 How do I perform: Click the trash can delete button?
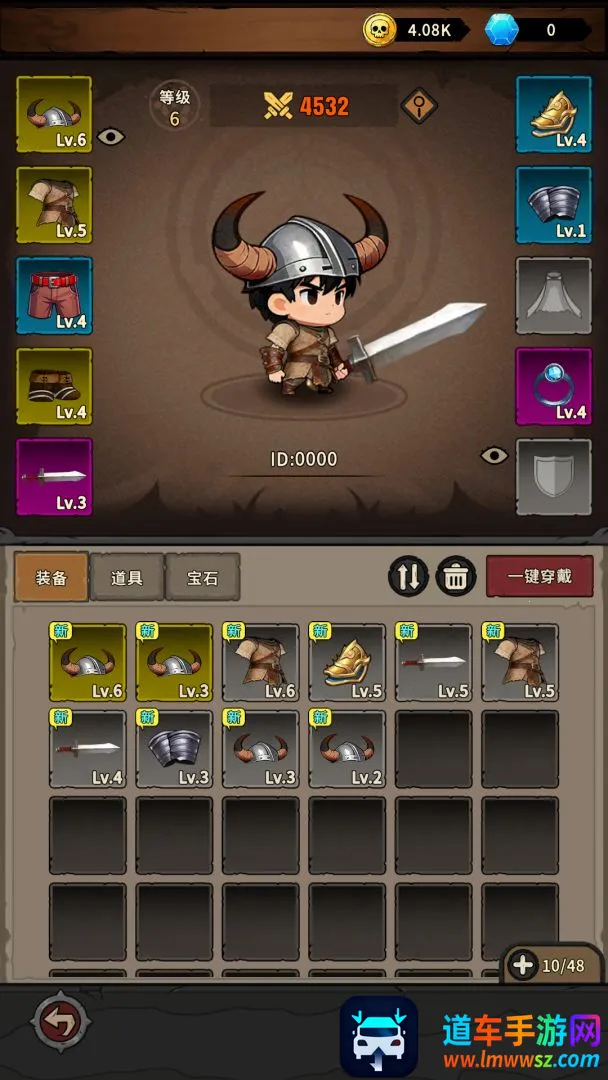(x=455, y=577)
